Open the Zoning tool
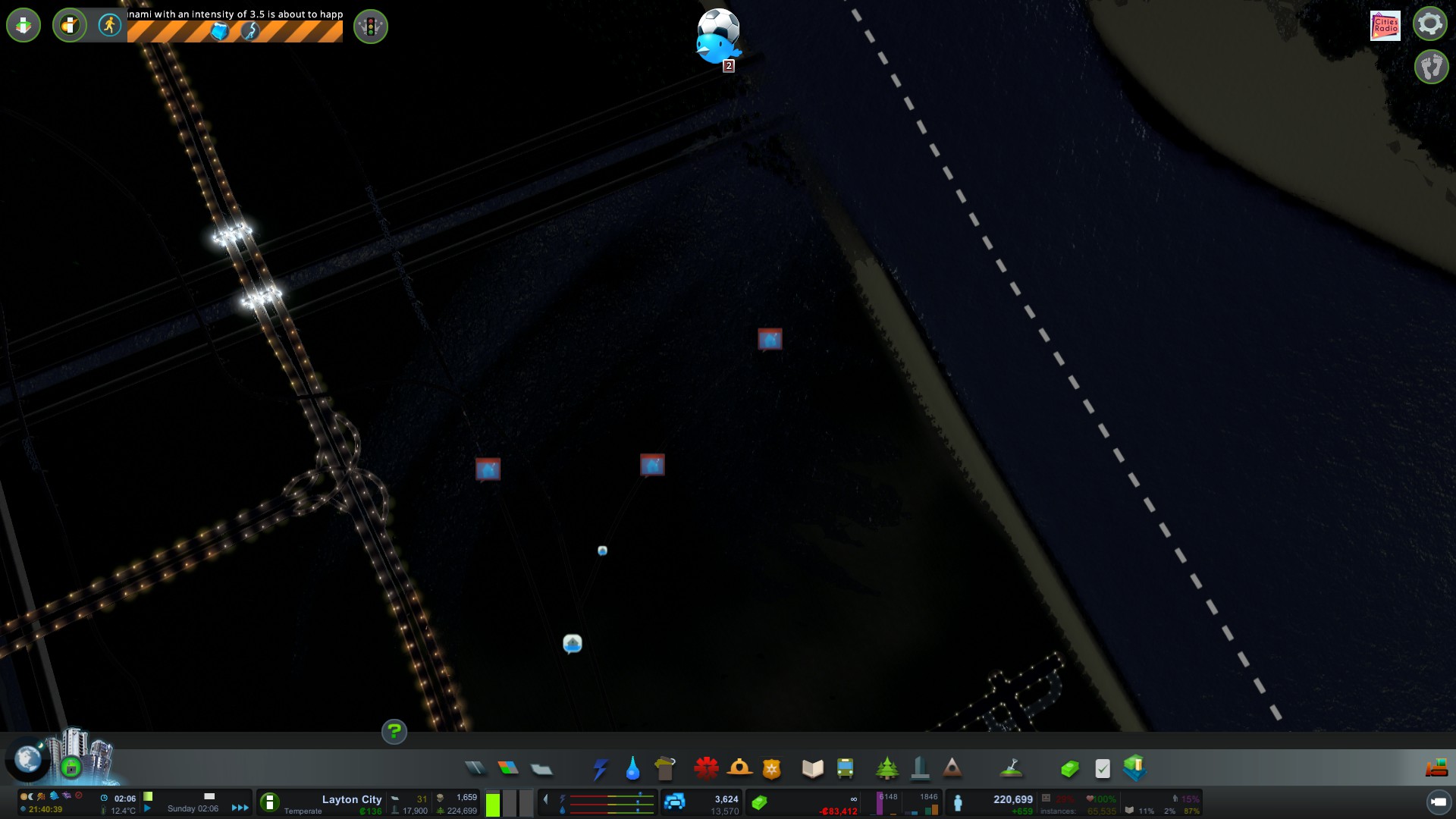Image resolution: width=1456 pixels, height=819 pixels. (508, 768)
